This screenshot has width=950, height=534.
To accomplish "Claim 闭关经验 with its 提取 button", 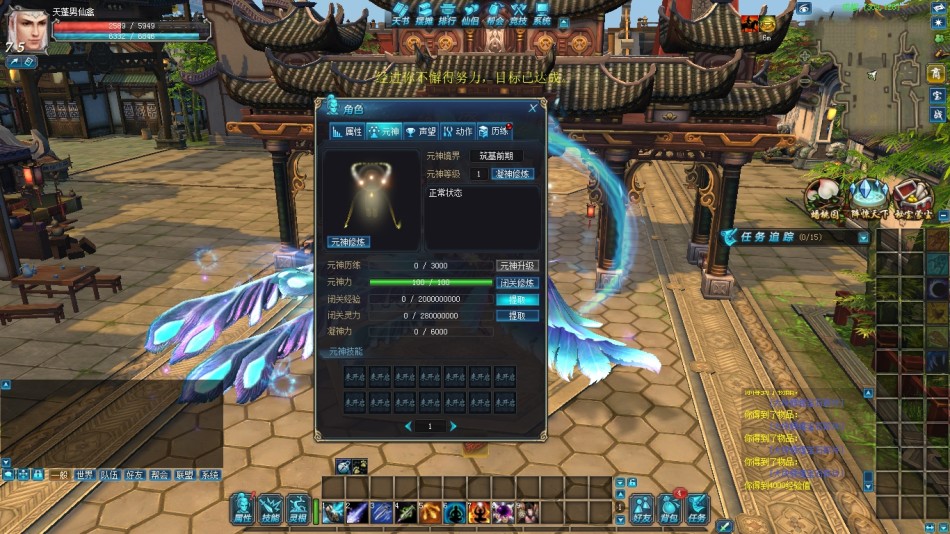I will [x=517, y=299].
